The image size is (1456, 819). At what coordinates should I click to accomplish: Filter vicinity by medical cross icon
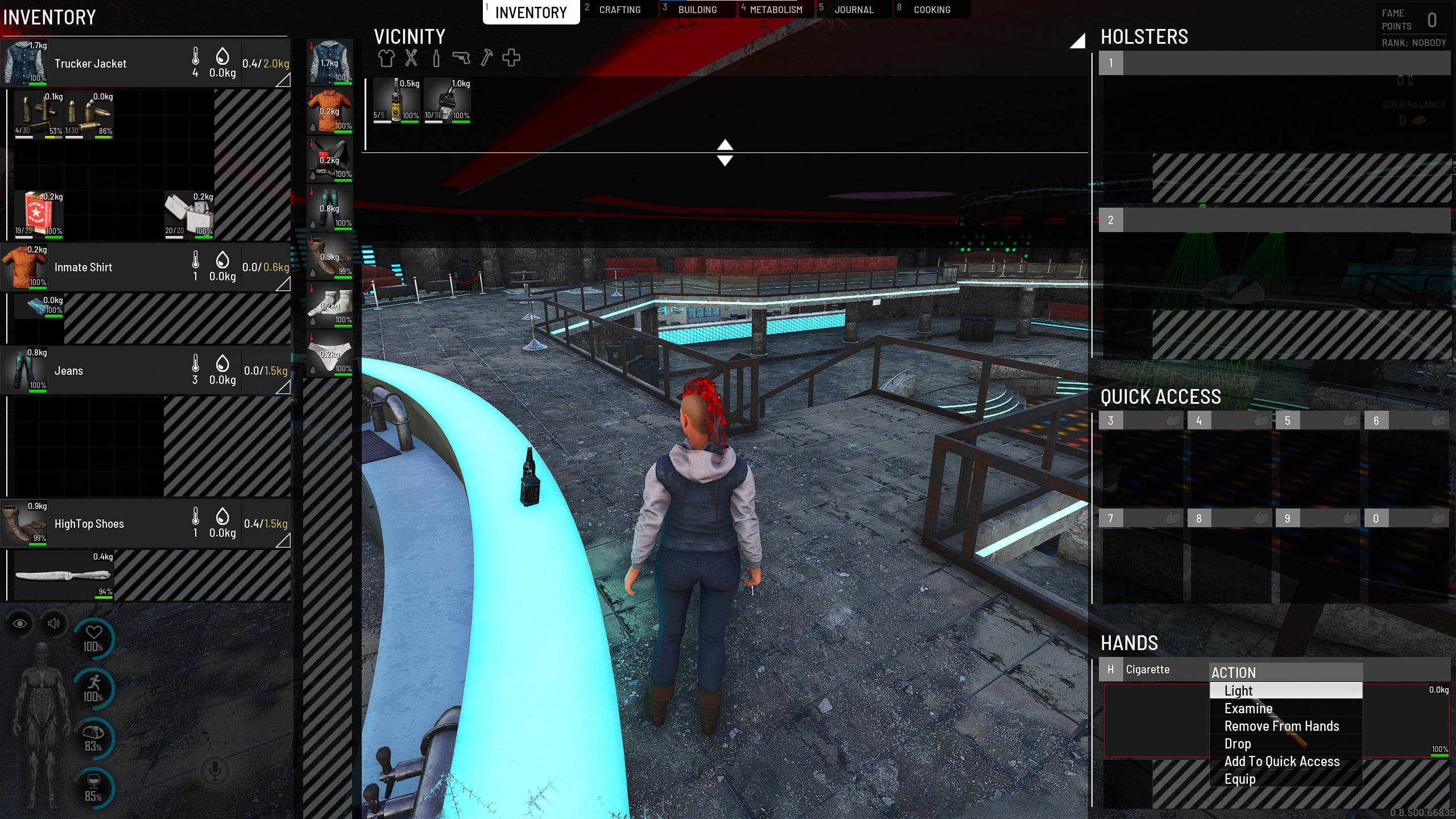coord(511,58)
